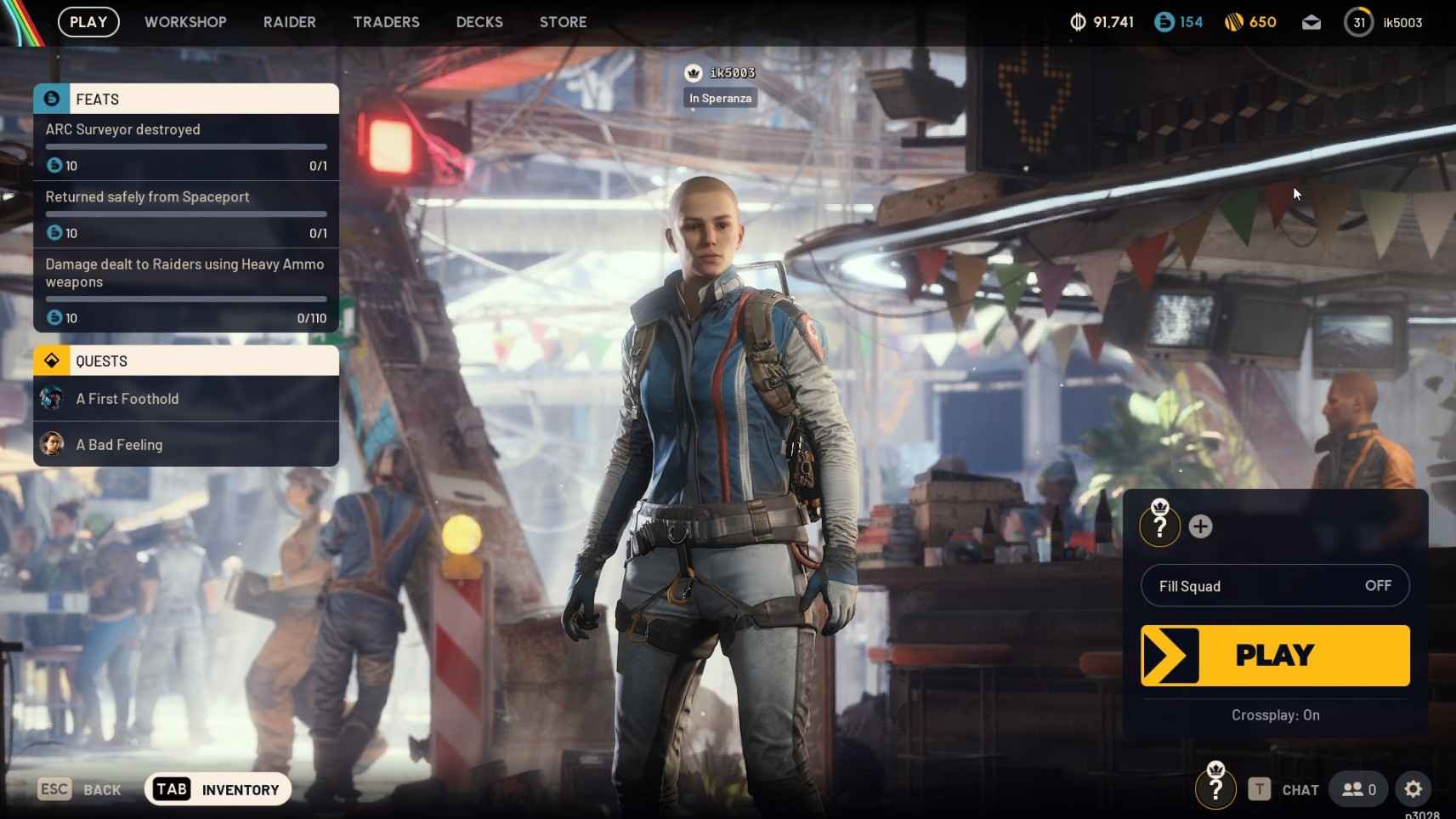Click the plus button to invite squad member
The height and width of the screenshot is (819, 1456).
[1200, 526]
